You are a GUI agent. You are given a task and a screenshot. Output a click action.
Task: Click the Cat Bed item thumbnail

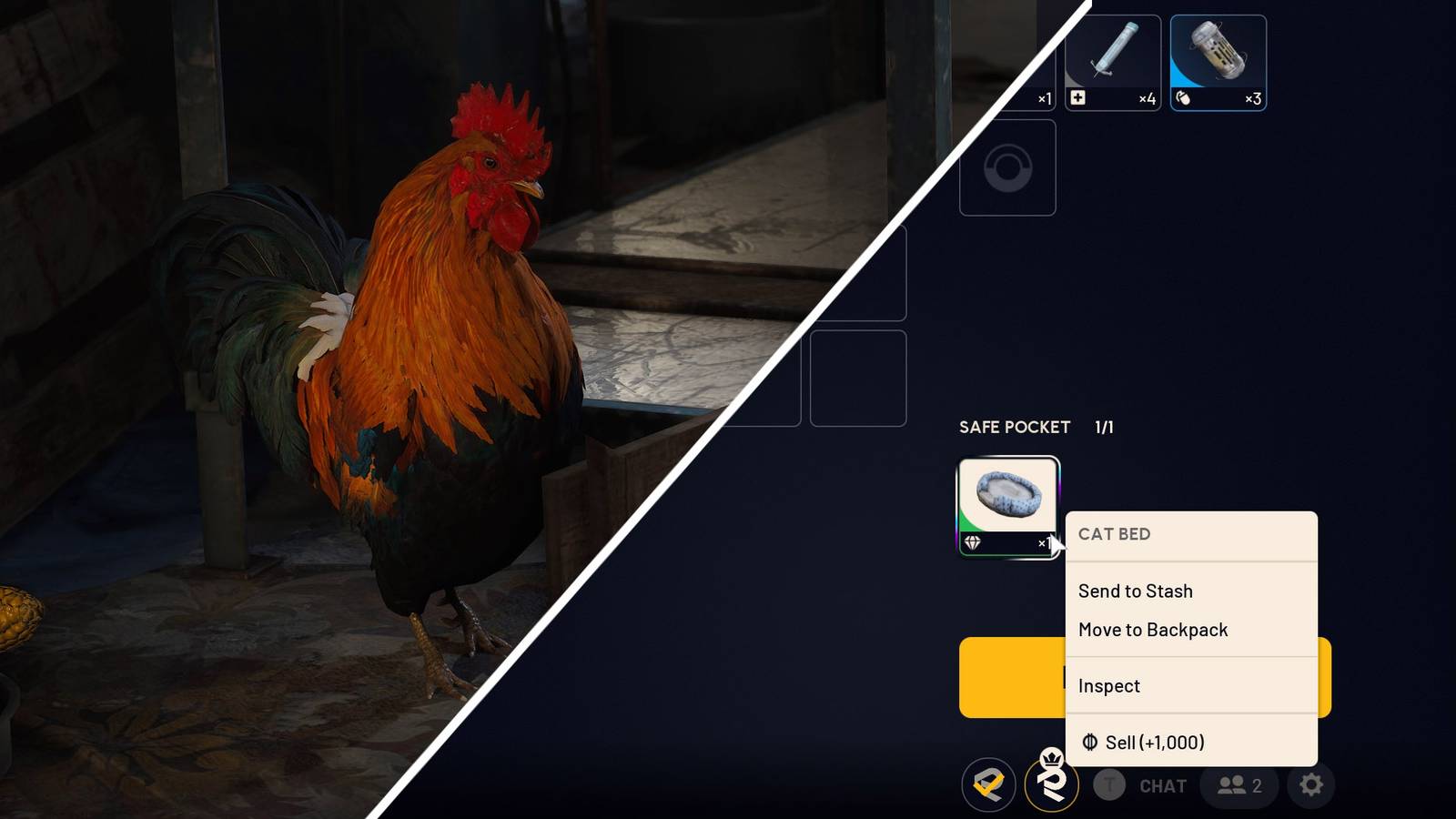[x=1007, y=493]
